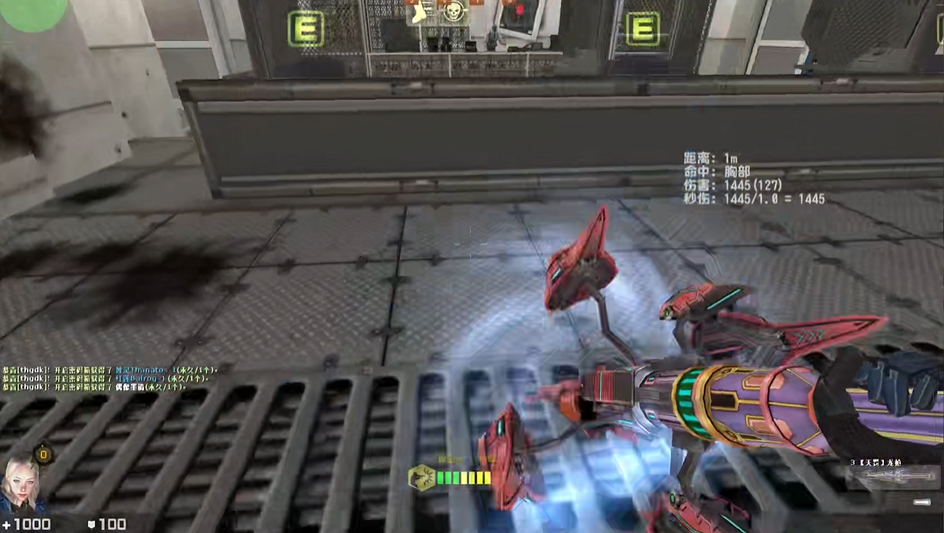Click the hexagon badge showing 0

pyautogui.click(x=43, y=455)
